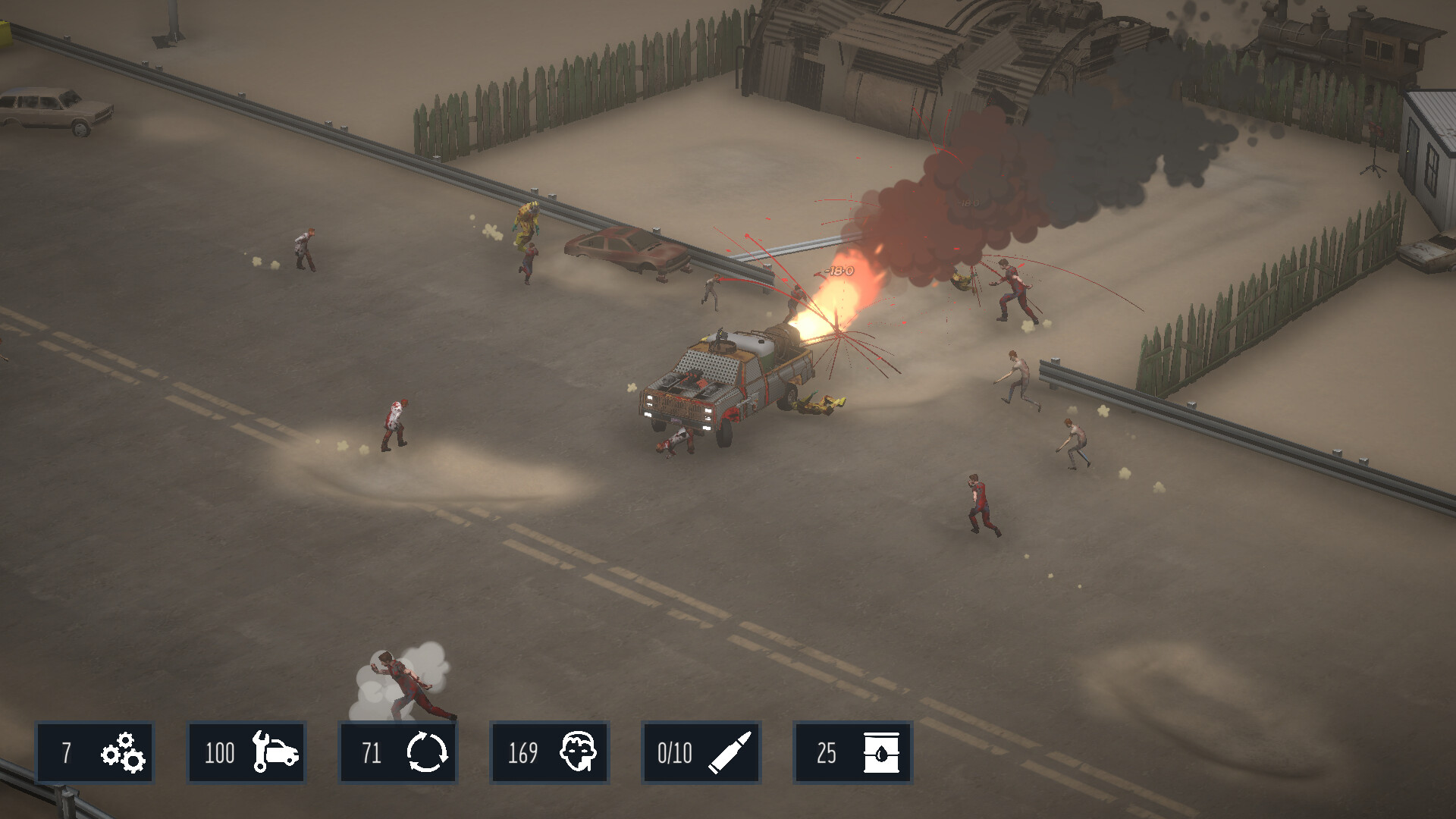Click the circular recycle arrows icon

[x=428, y=753]
